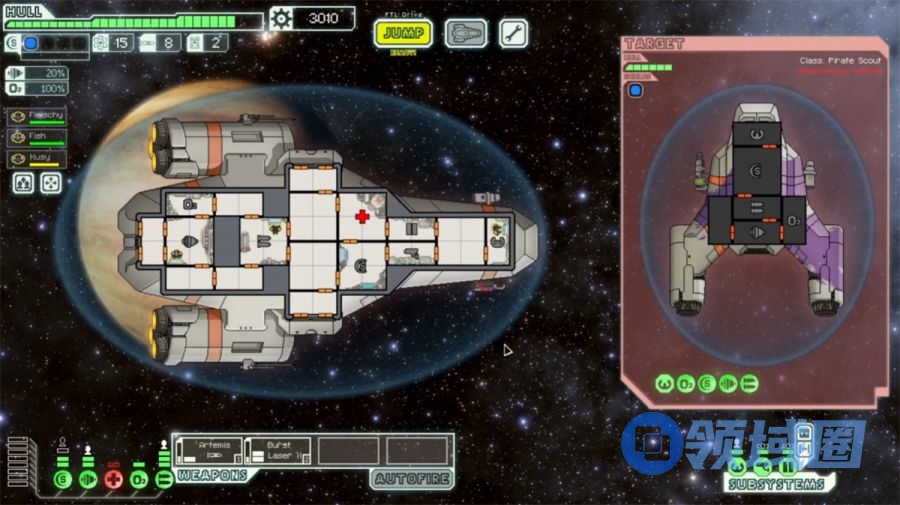This screenshot has height=505, width=900.
Task: Open the wrench options button
Action: (513, 34)
